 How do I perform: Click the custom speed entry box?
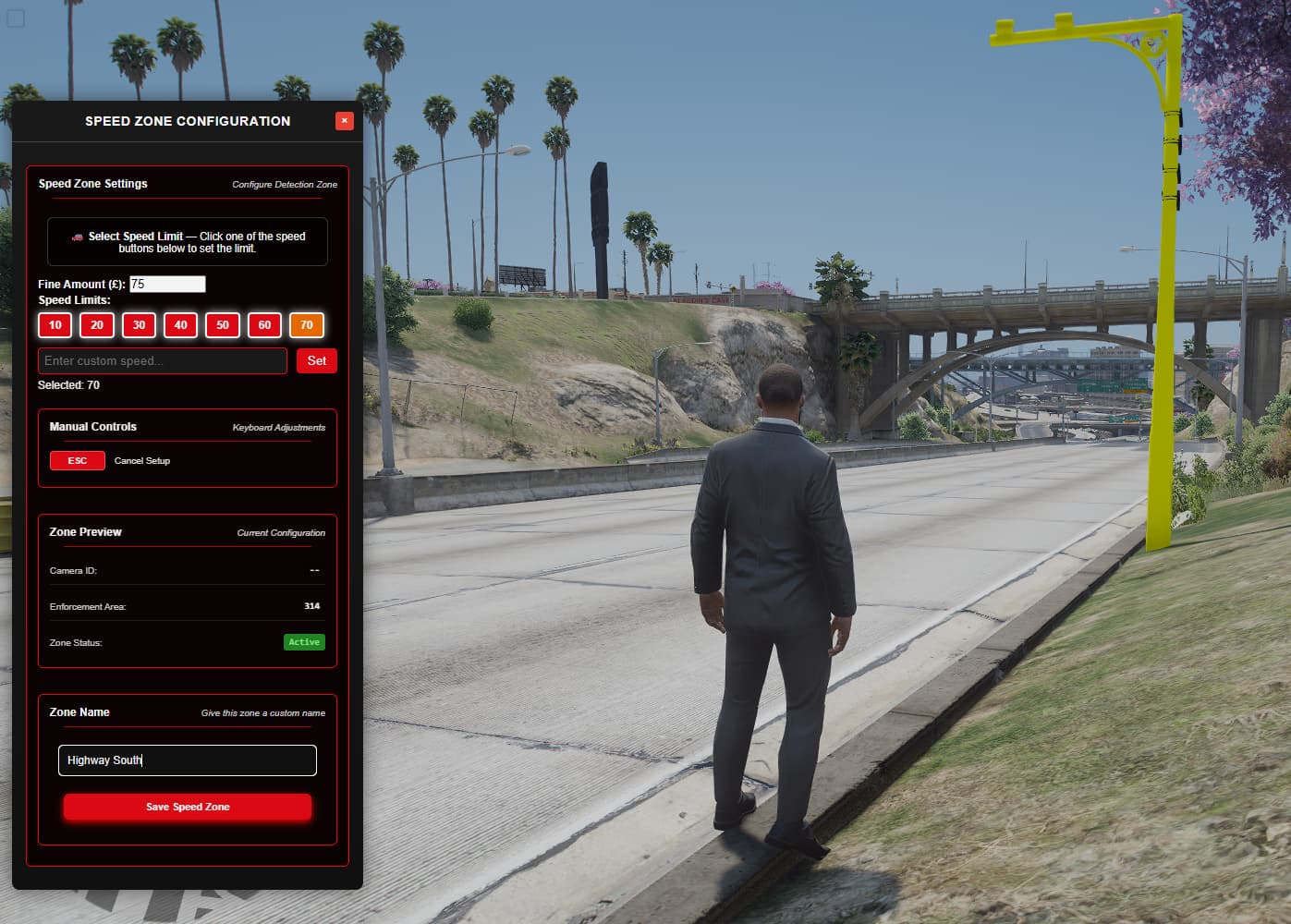tap(162, 360)
